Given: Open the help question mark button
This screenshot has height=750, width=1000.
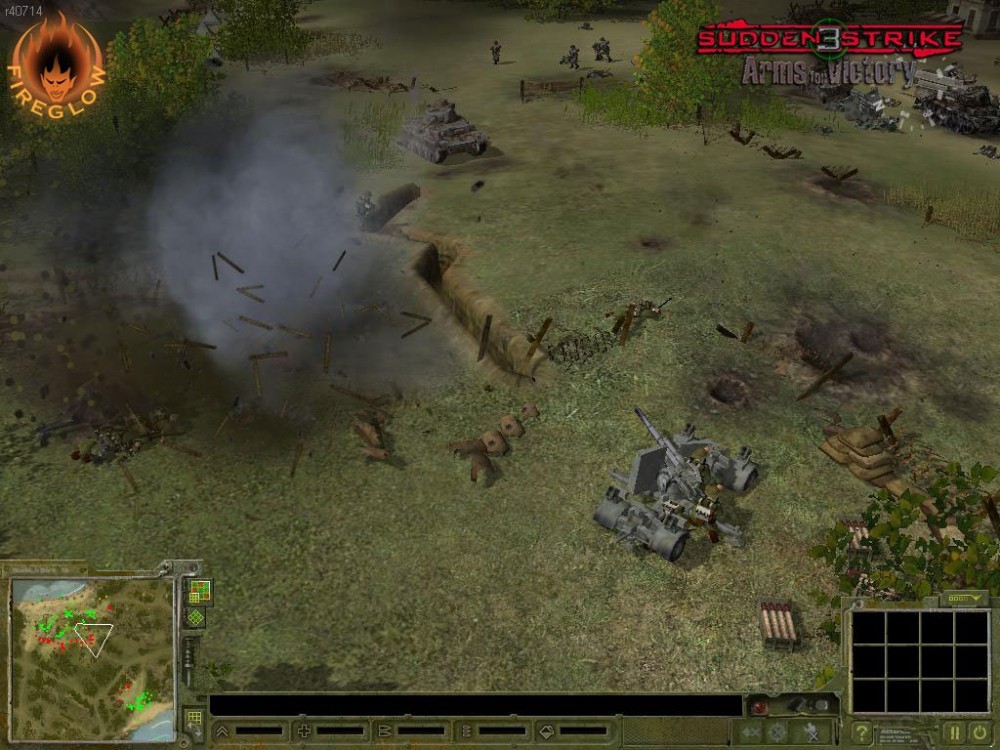Looking at the screenshot, I should (x=862, y=733).
